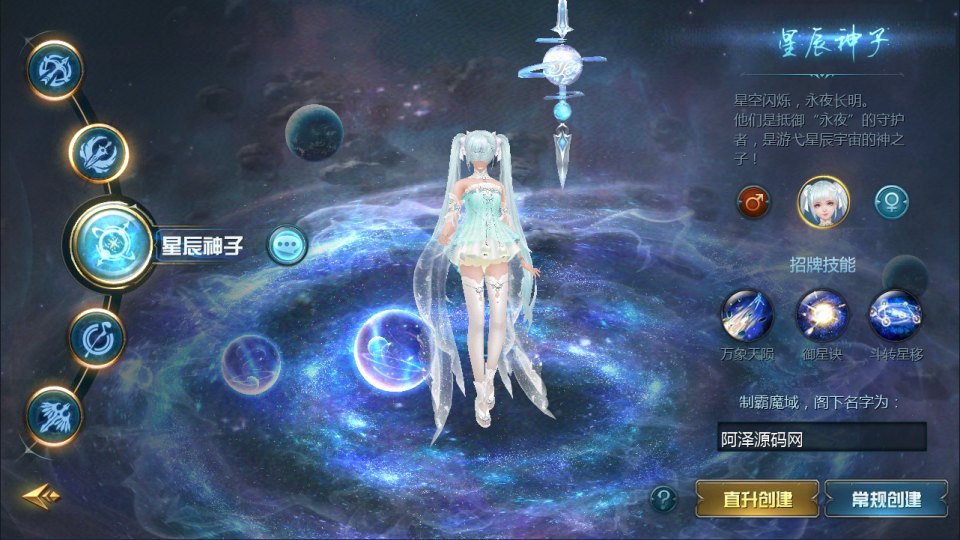Choose the second class emblem in the list
Screen dimensions: 960x540
pyautogui.click(x=98, y=153)
